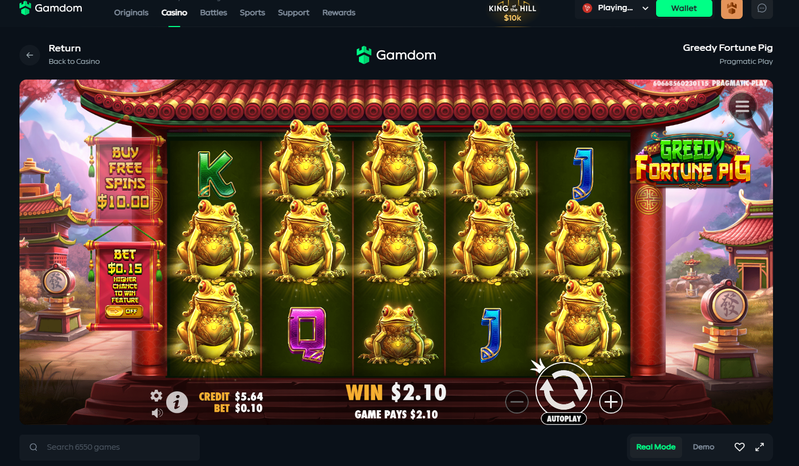Open the Wallet

pos(684,9)
